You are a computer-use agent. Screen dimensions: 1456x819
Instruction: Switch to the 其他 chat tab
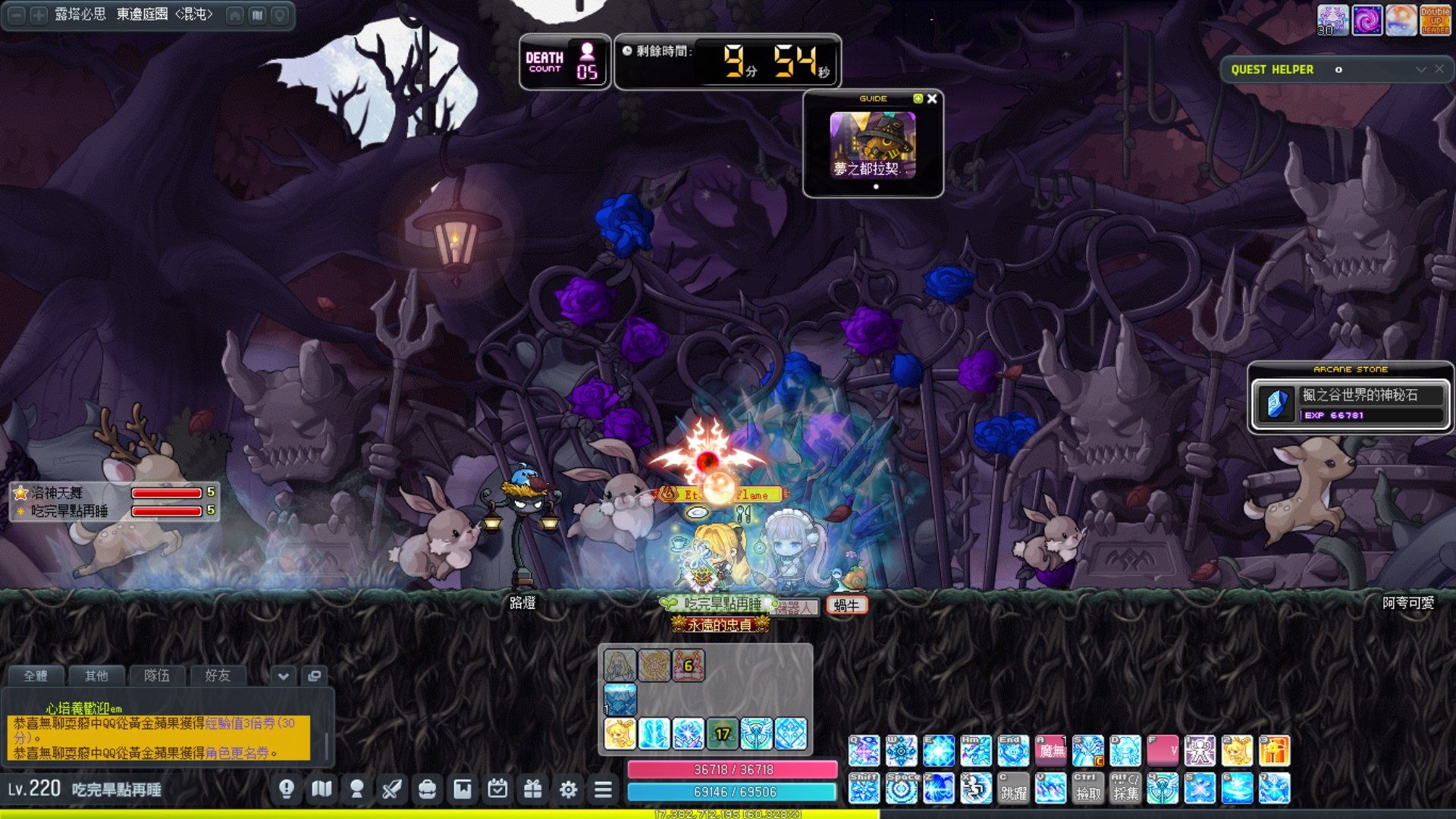click(x=96, y=675)
